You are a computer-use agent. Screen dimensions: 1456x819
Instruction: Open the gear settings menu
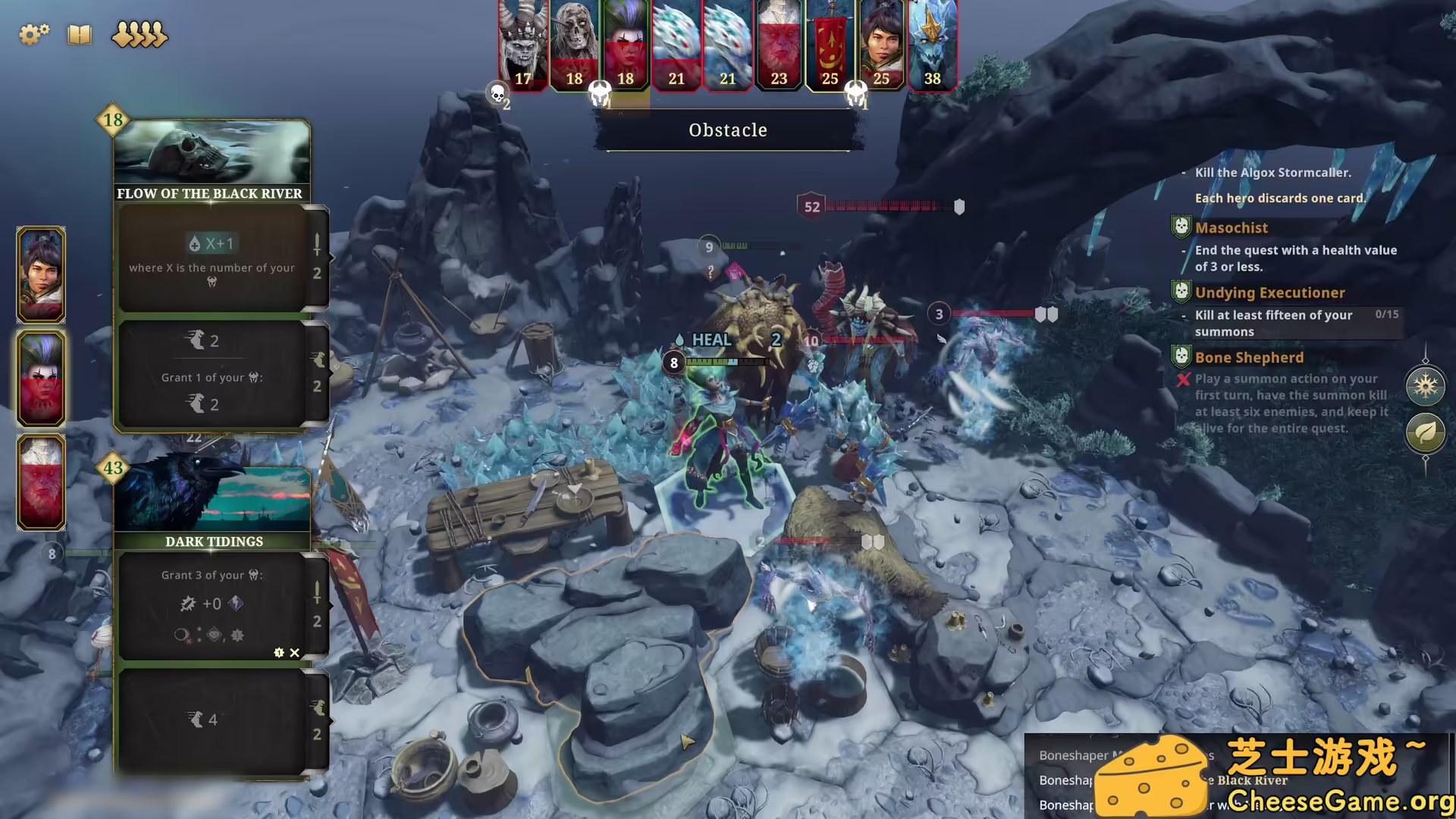pos(33,34)
